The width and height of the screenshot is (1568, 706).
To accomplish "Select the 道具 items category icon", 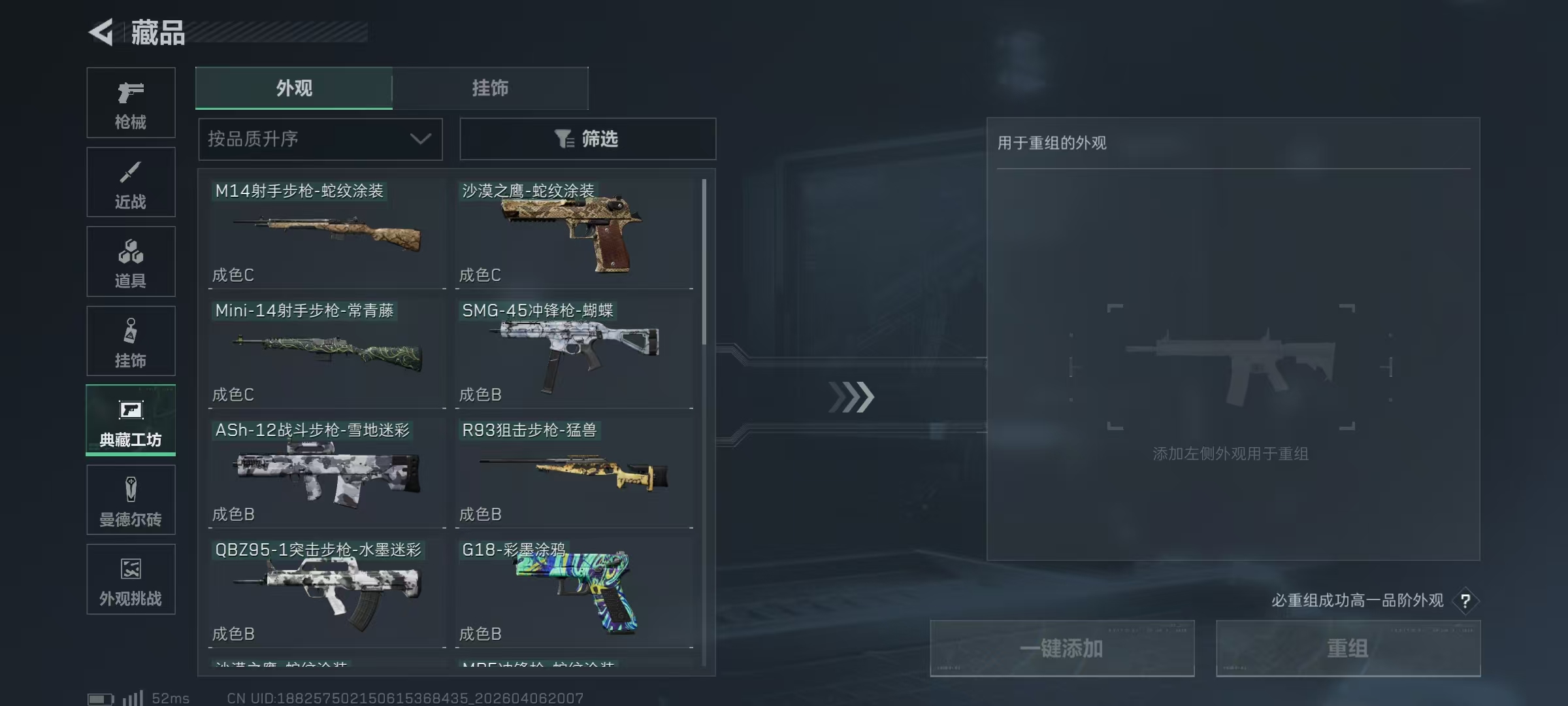I will click(x=131, y=261).
